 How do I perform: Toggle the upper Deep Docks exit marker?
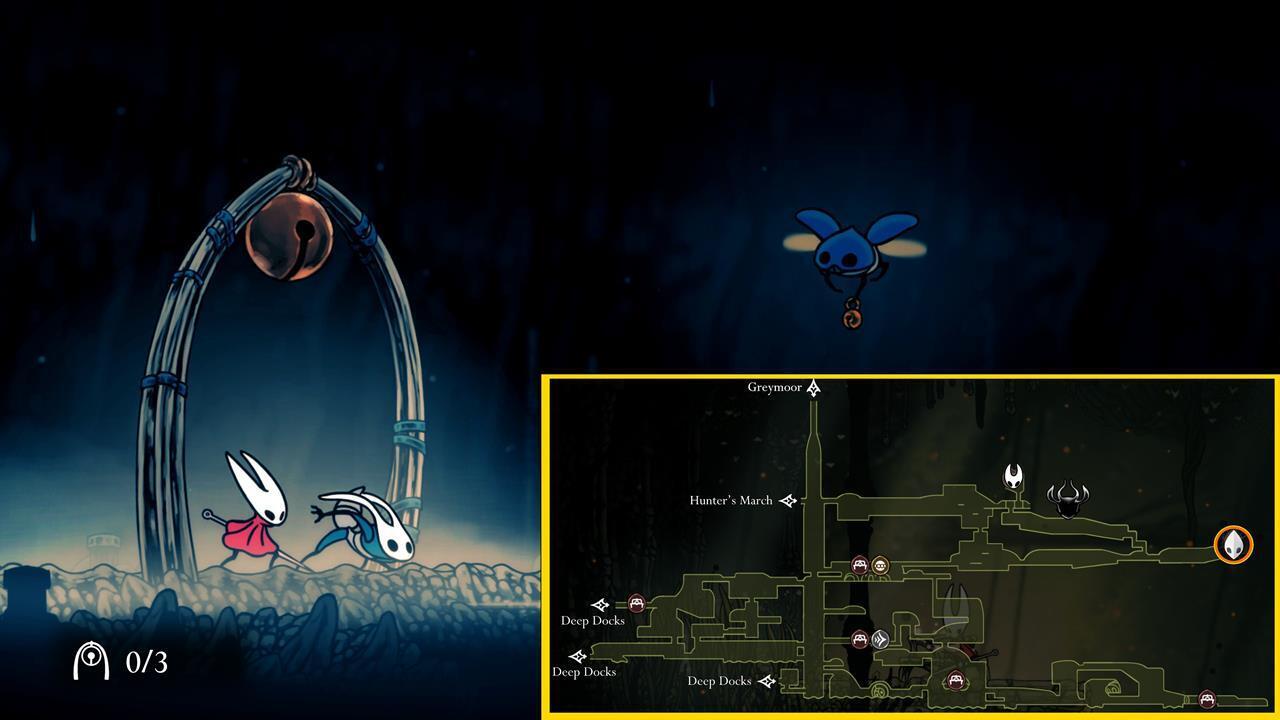coord(600,604)
